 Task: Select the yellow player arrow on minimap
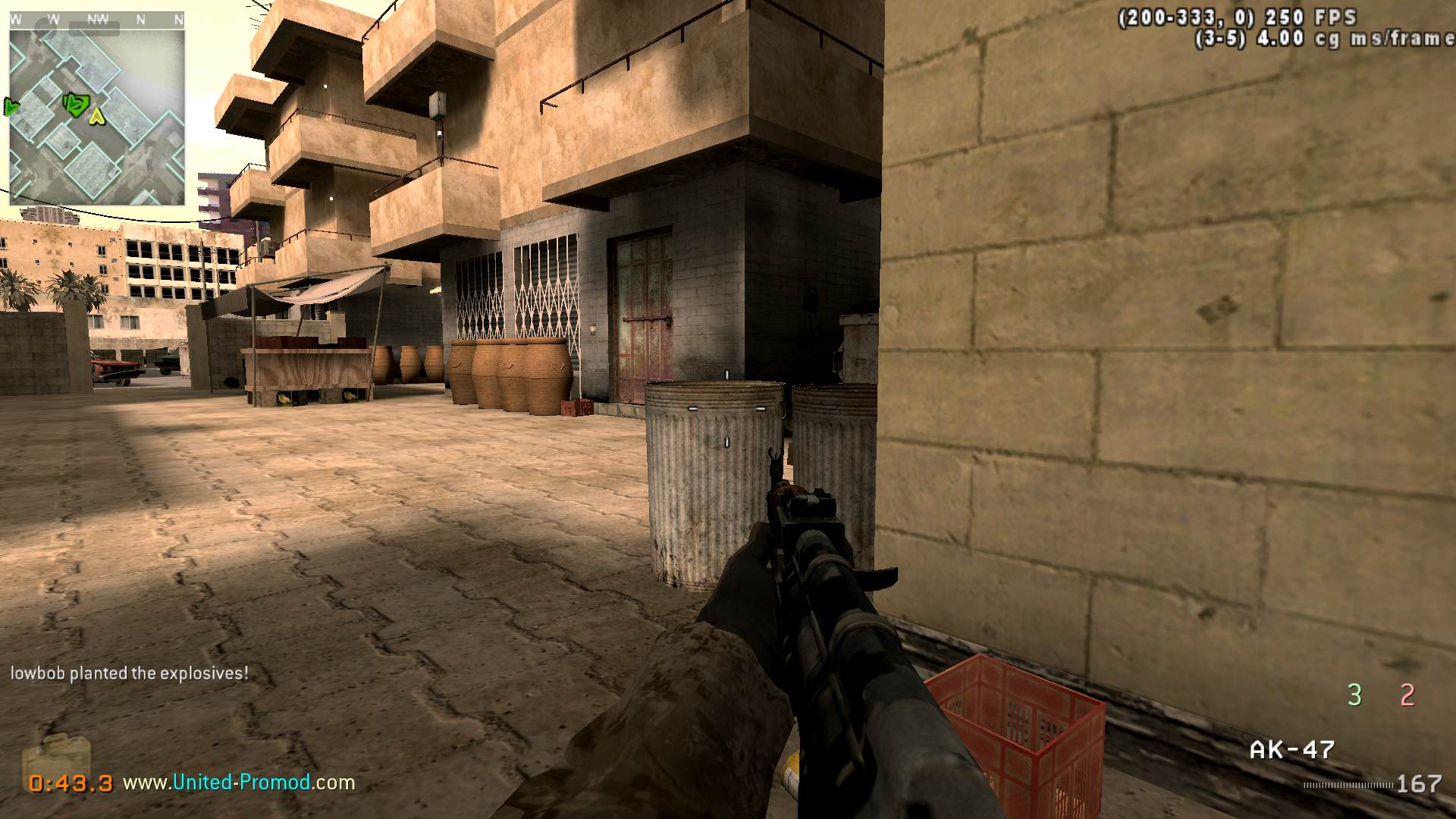click(96, 116)
